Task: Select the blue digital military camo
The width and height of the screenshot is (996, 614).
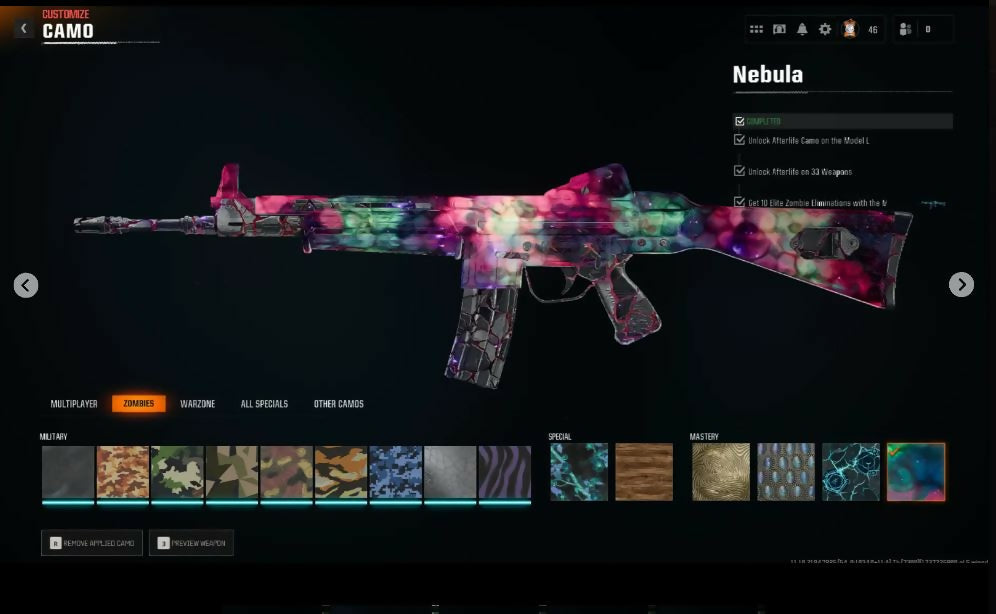Action: pyautogui.click(x=395, y=472)
